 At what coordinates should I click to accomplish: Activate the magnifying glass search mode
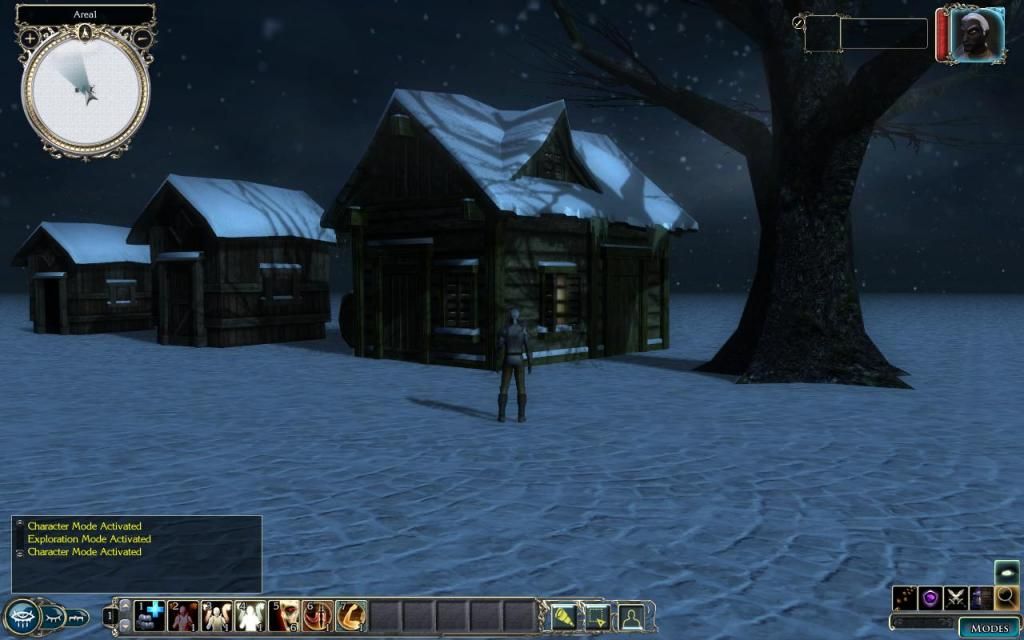tap(1007, 598)
